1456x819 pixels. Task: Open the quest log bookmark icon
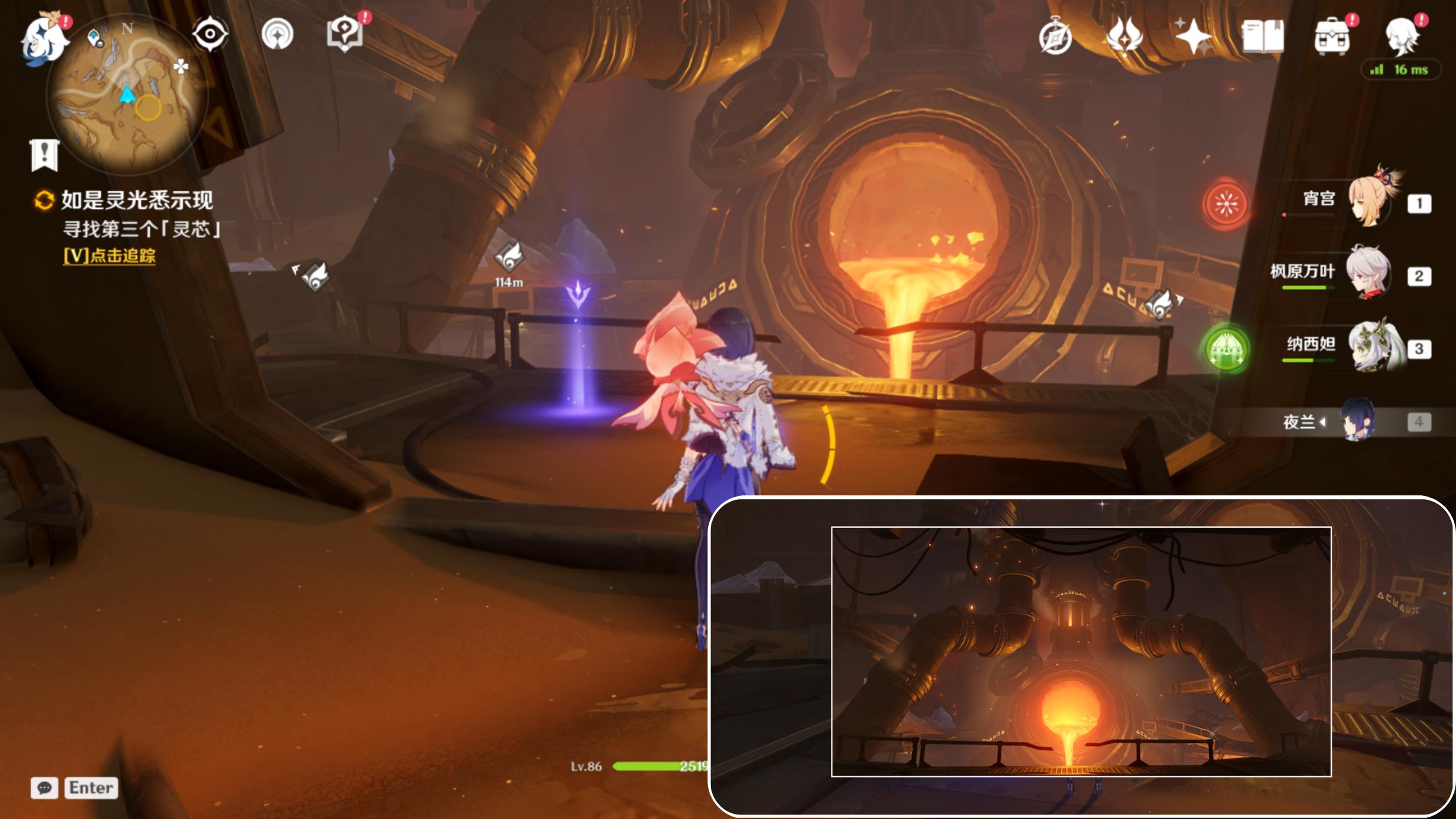(x=44, y=155)
